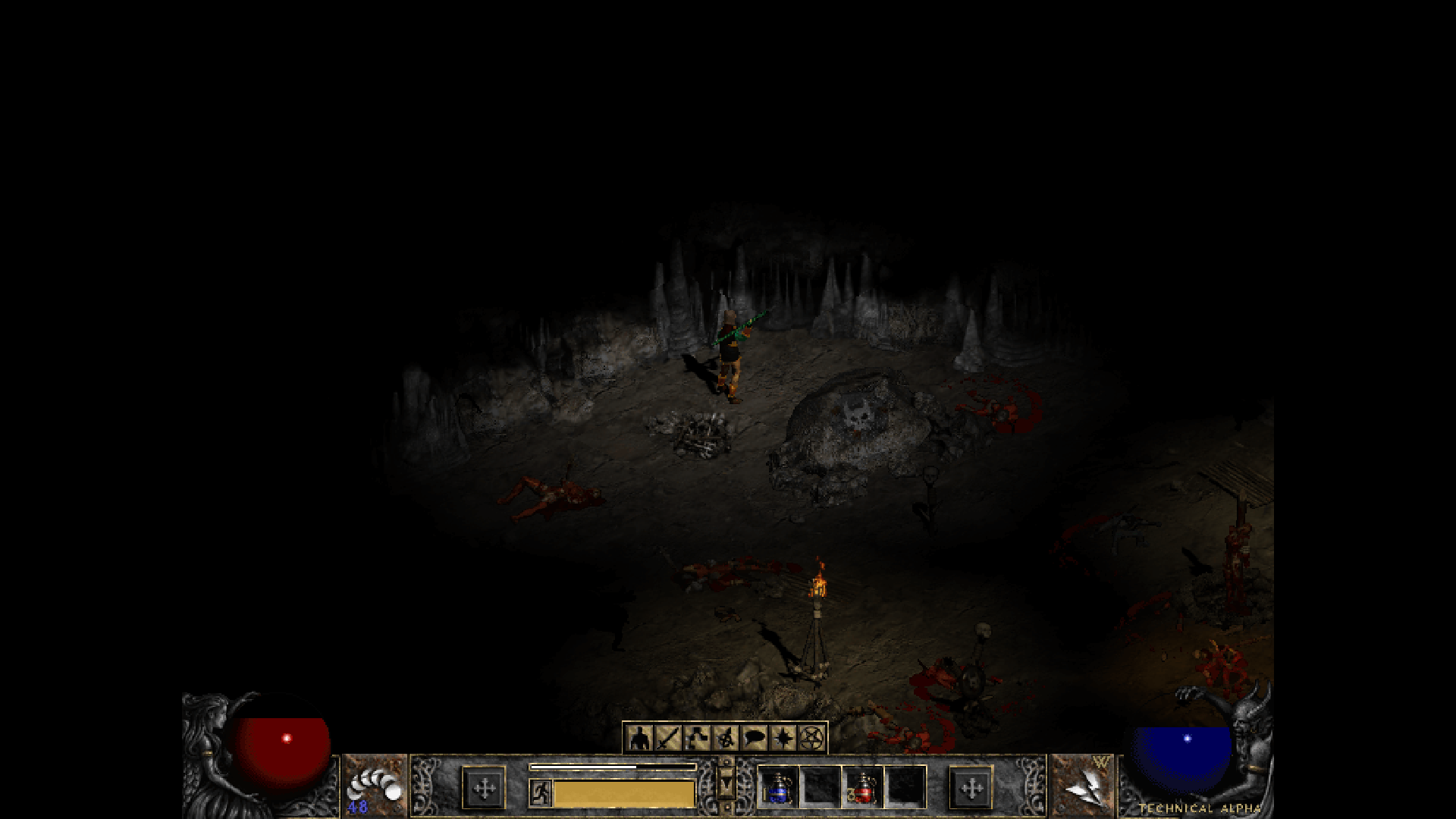Toggle run/walk with the running man icon
This screenshot has height=819, width=1456.
coord(541,792)
